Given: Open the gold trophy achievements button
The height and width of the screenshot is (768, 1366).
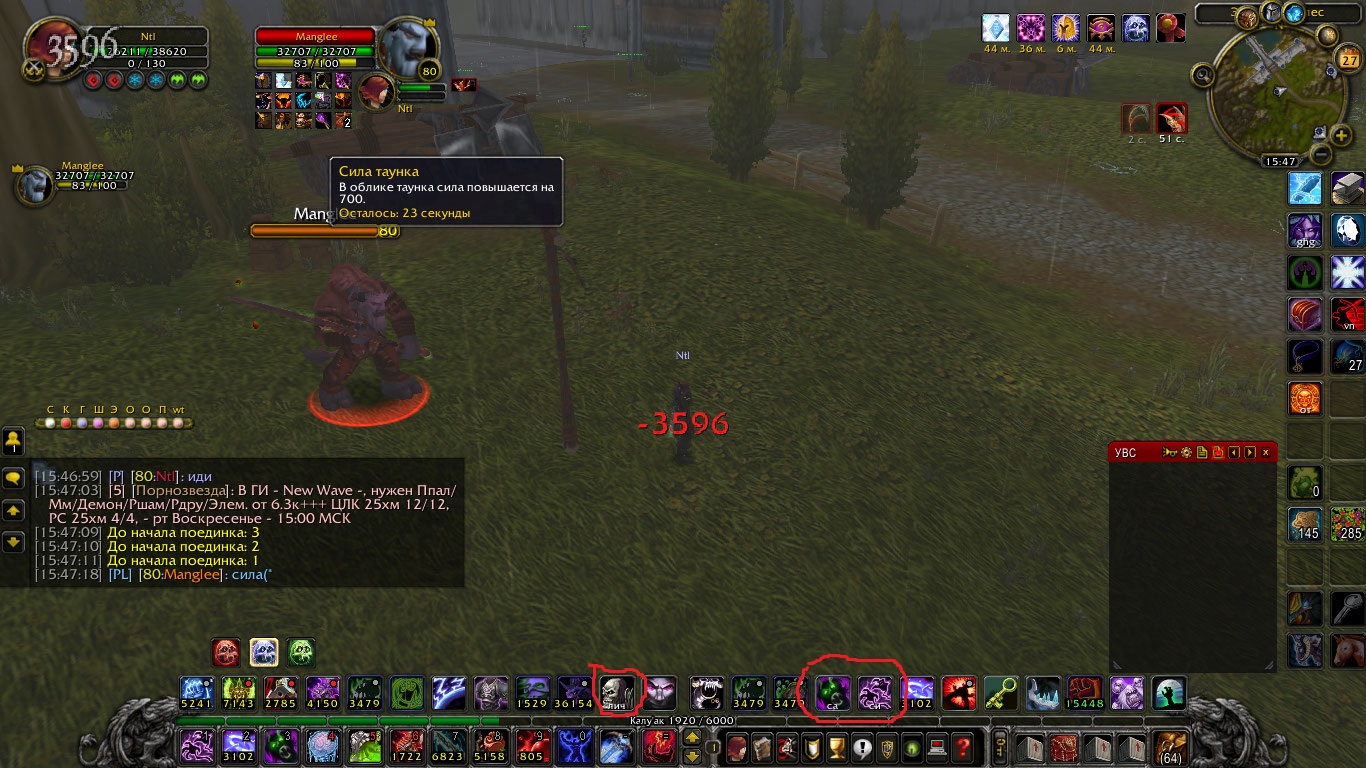Looking at the screenshot, I should 839,747.
